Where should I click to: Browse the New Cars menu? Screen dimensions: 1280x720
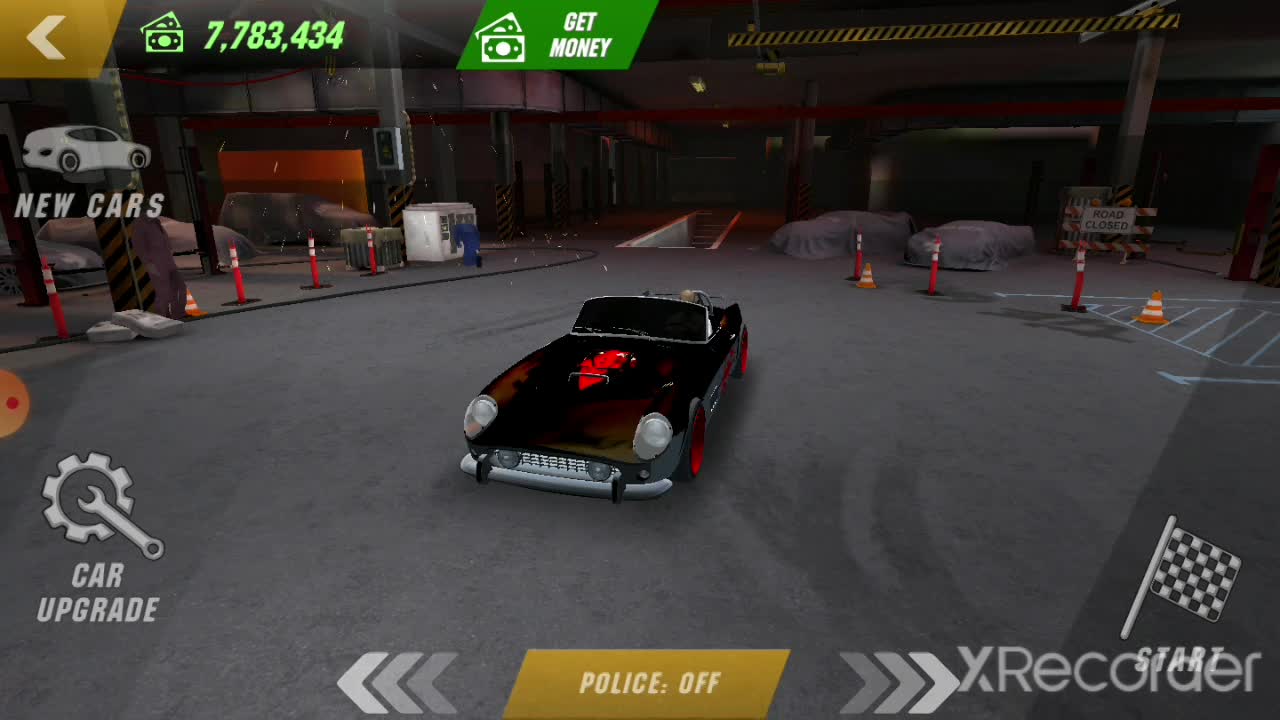pos(88,173)
